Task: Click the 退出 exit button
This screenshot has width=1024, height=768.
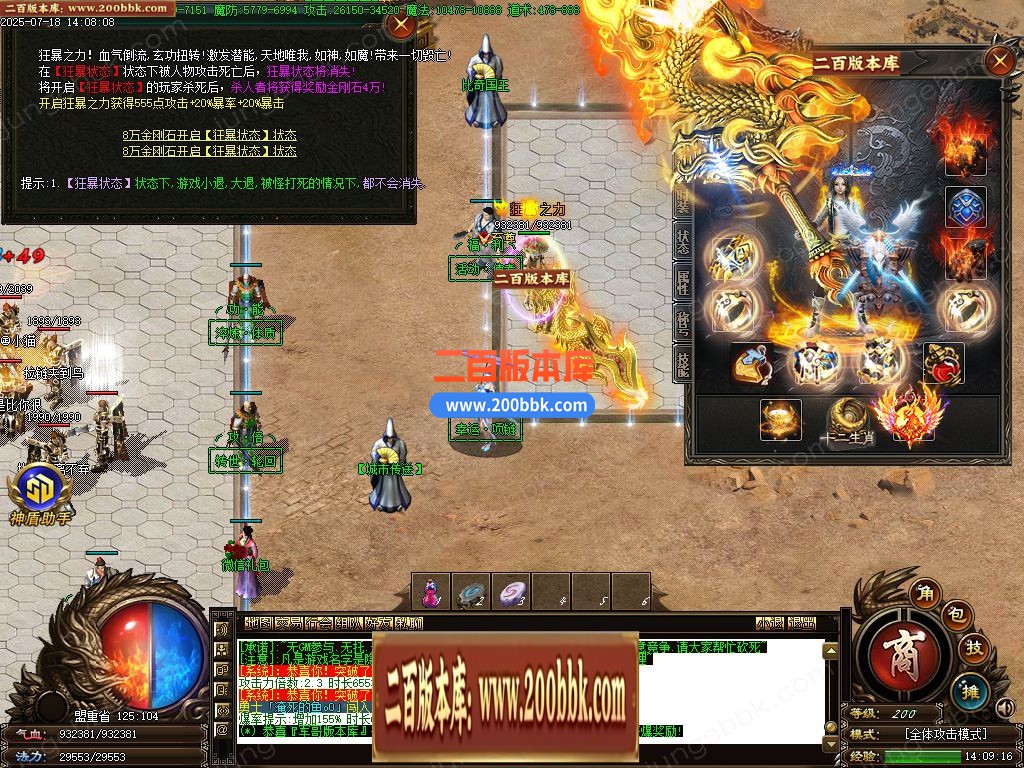Action: click(801, 623)
